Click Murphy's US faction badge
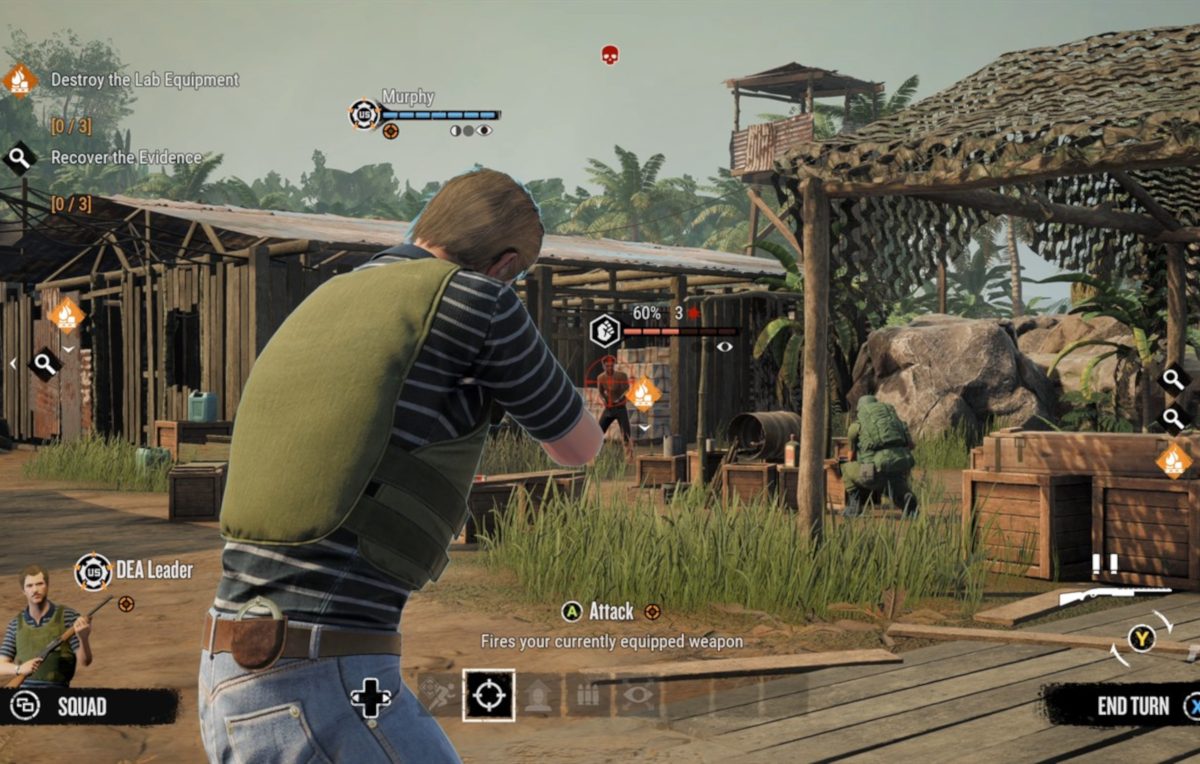The width and height of the screenshot is (1200, 764). 364,114
